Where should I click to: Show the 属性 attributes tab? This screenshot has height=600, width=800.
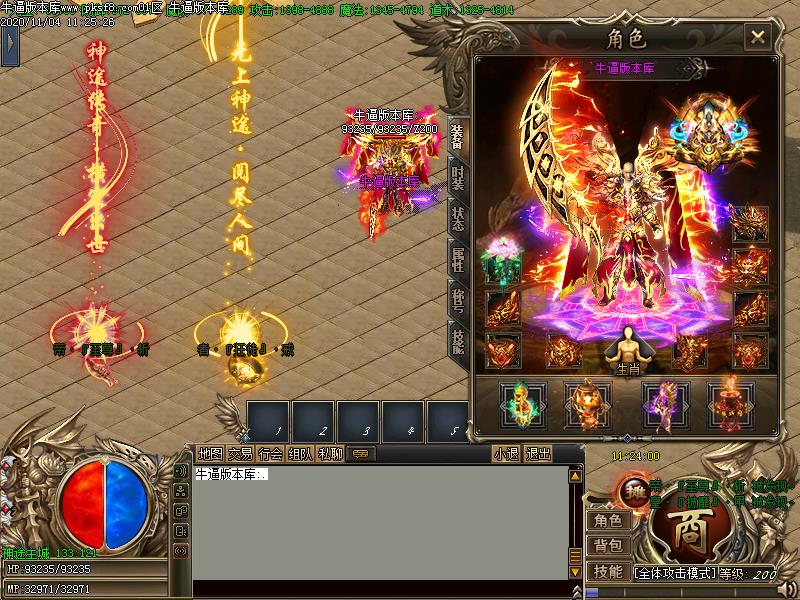[x=457, y=259]
